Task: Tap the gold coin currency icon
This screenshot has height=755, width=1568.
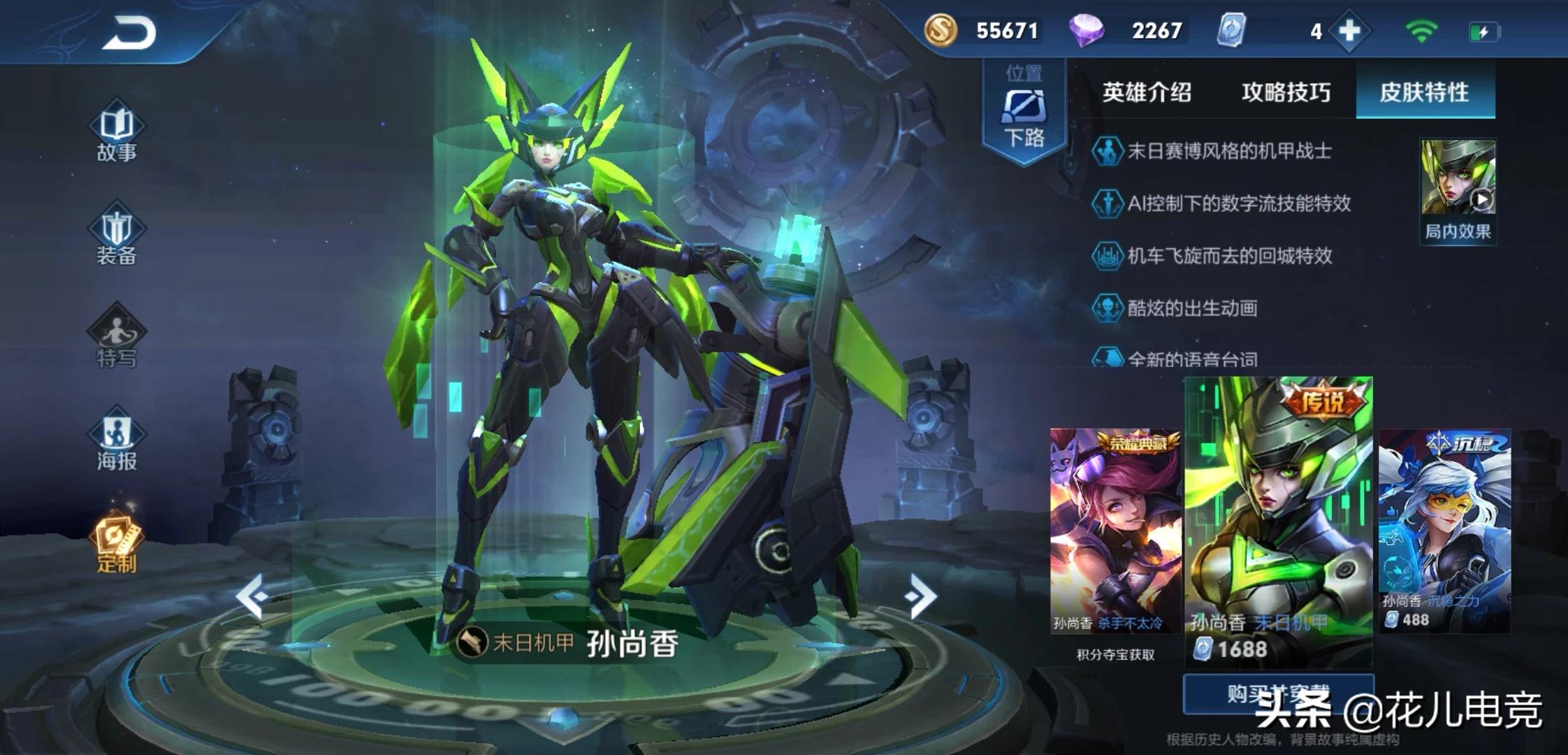Action: (x=941, y=31)
